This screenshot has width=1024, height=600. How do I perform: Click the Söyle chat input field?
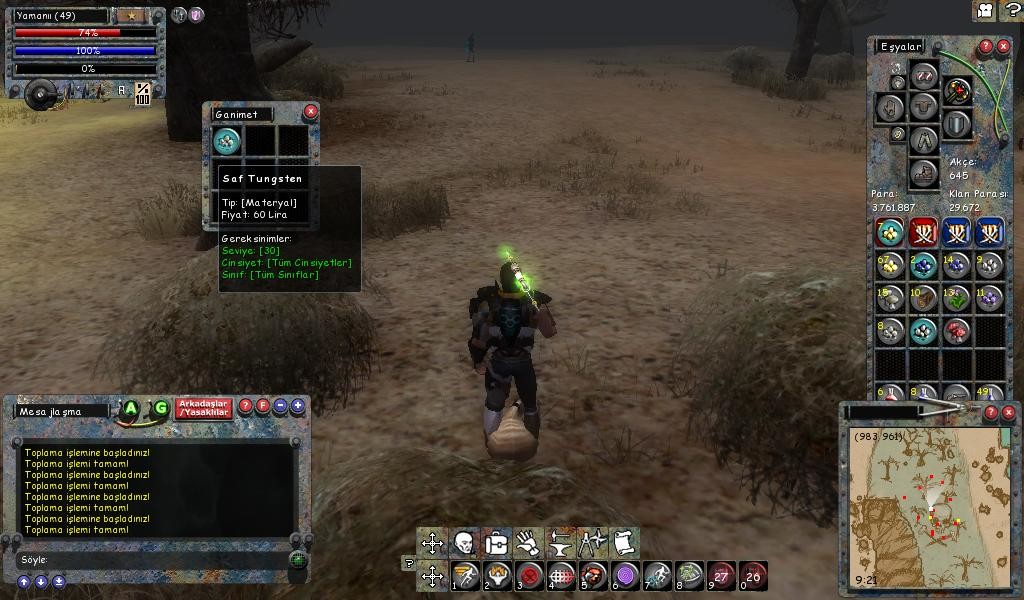(150, 560)
